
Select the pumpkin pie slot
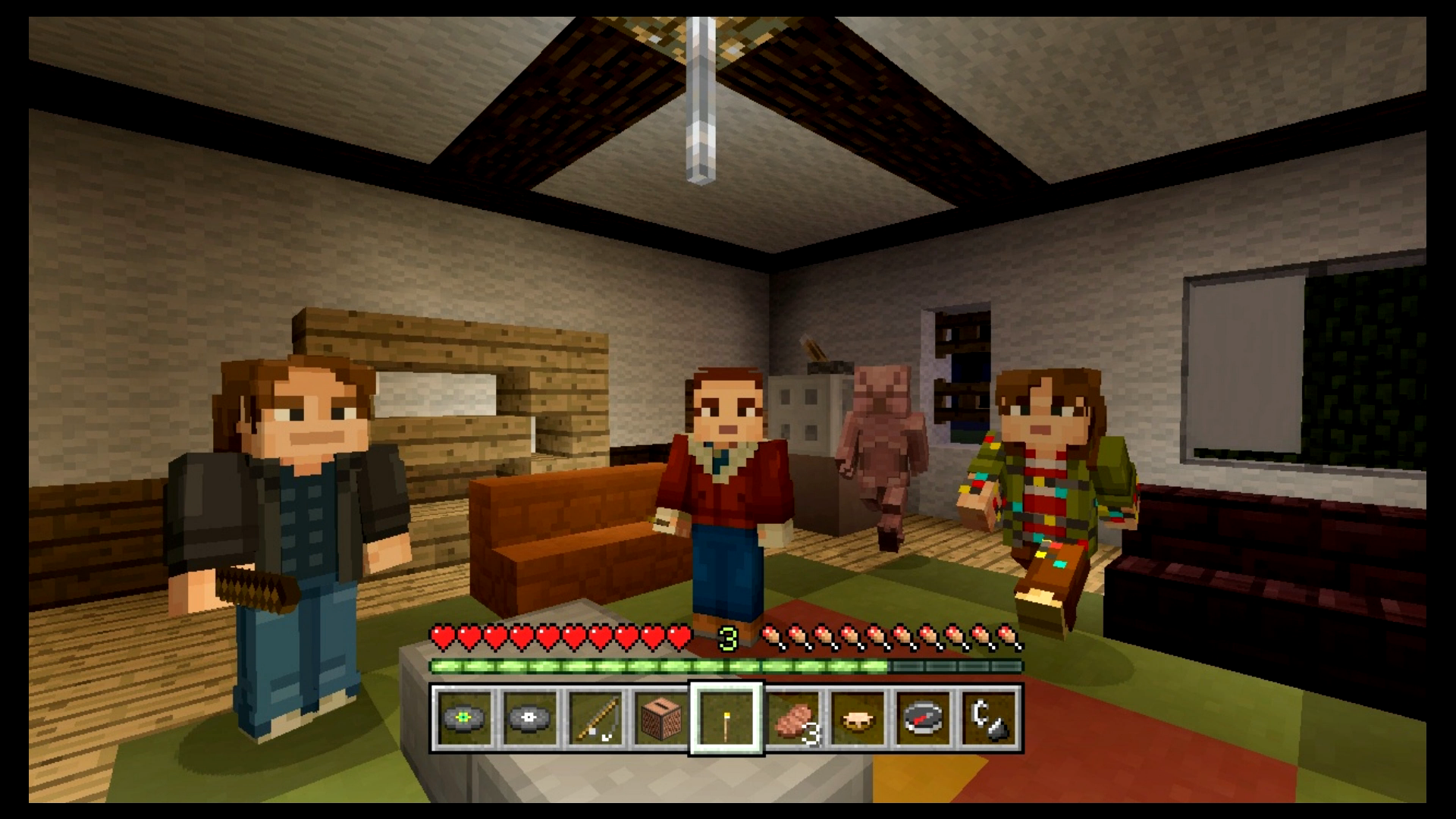[858, 717]
